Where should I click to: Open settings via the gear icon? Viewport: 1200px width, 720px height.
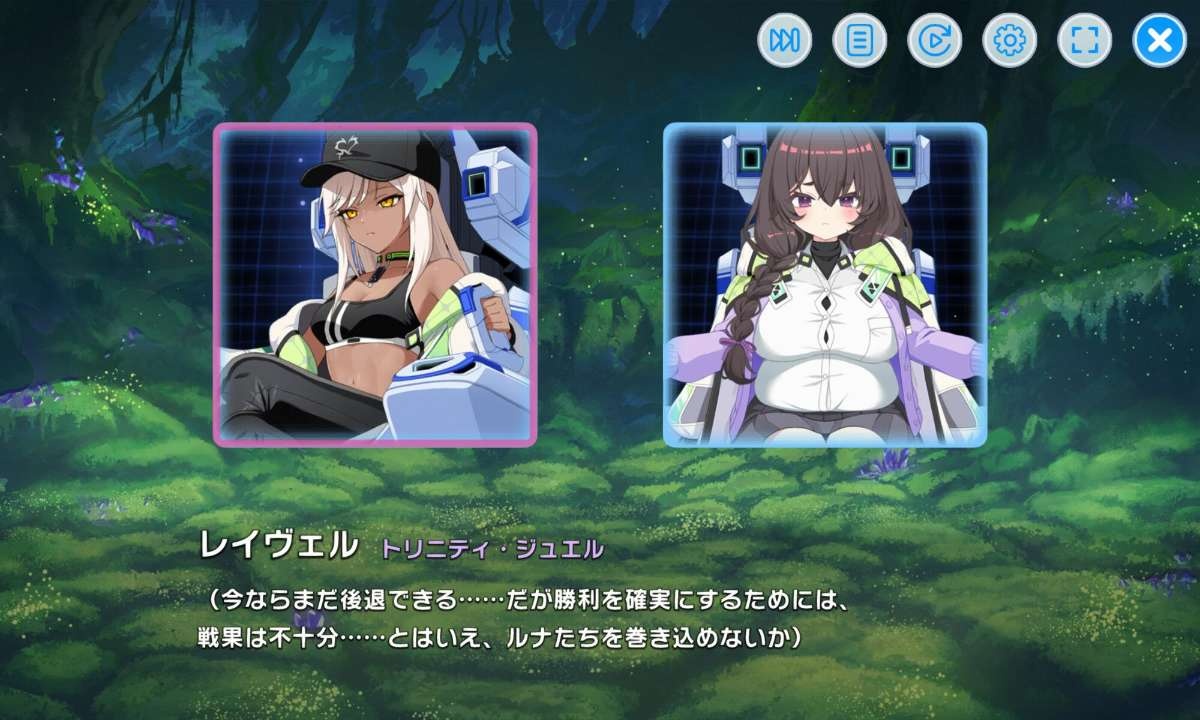(x=1009, y=41)
